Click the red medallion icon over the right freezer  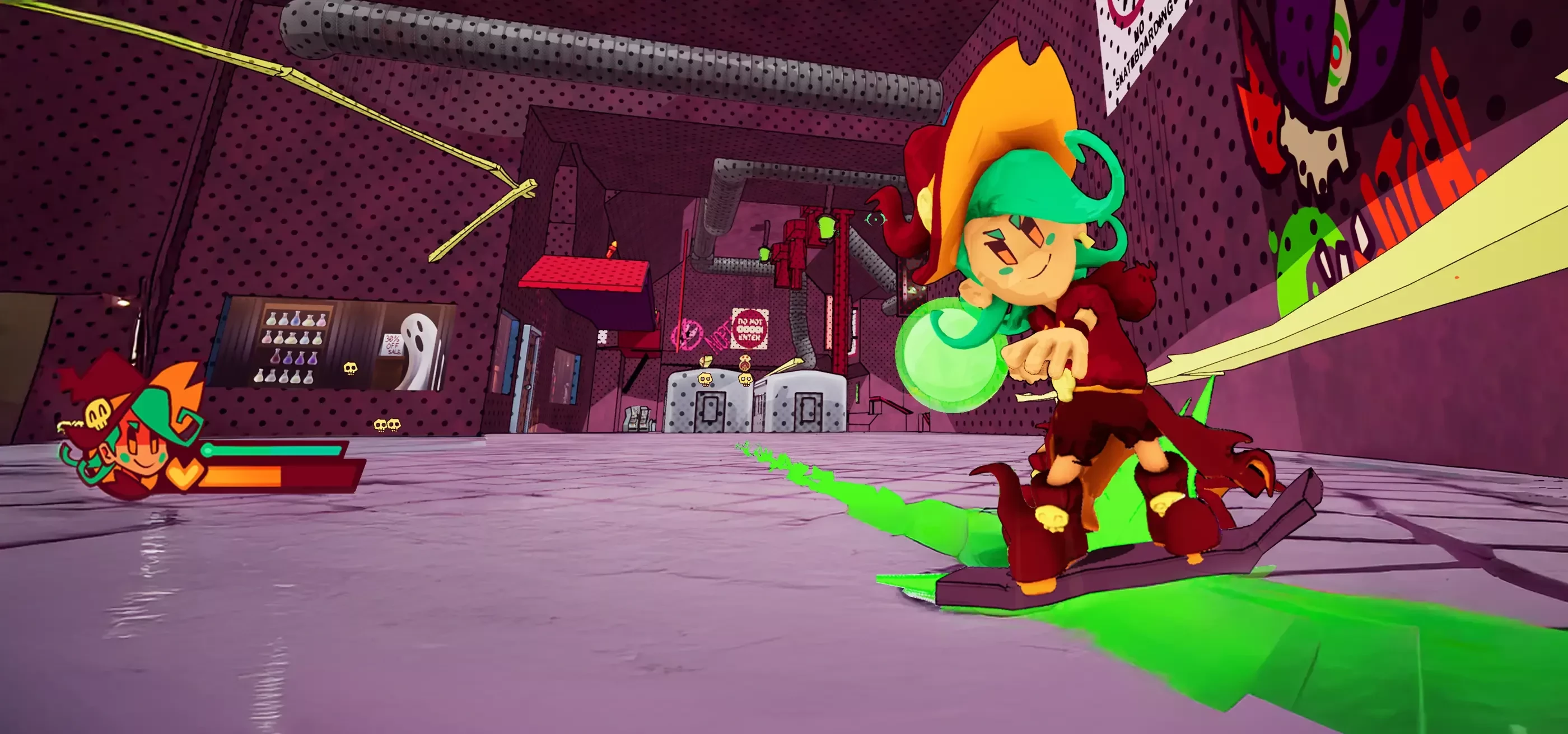click(x=745, y=364)
